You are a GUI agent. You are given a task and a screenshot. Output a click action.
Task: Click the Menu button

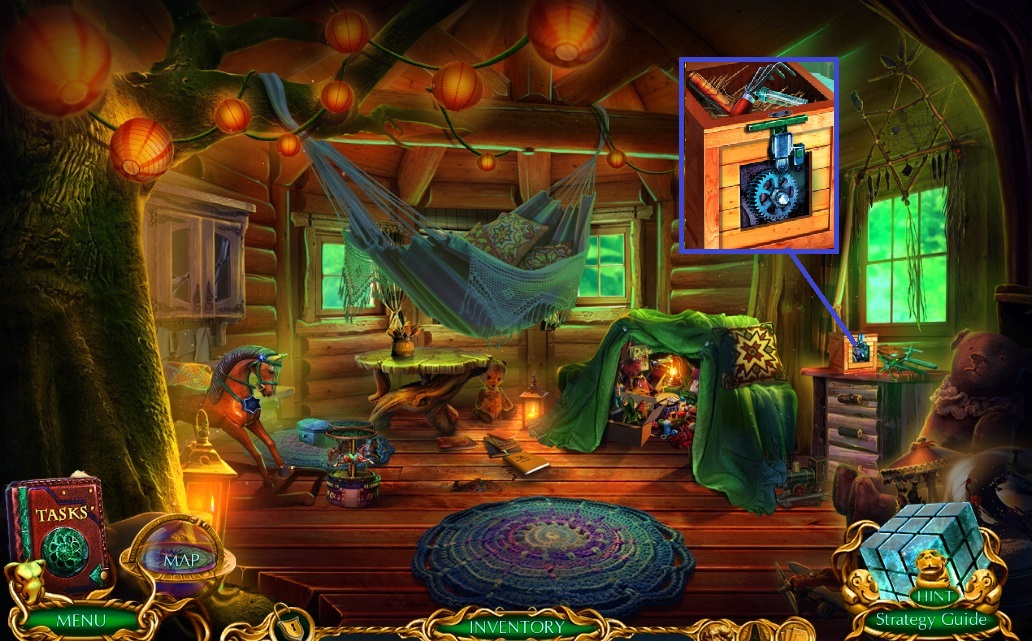pyautogui.click(x=80, y=620)
